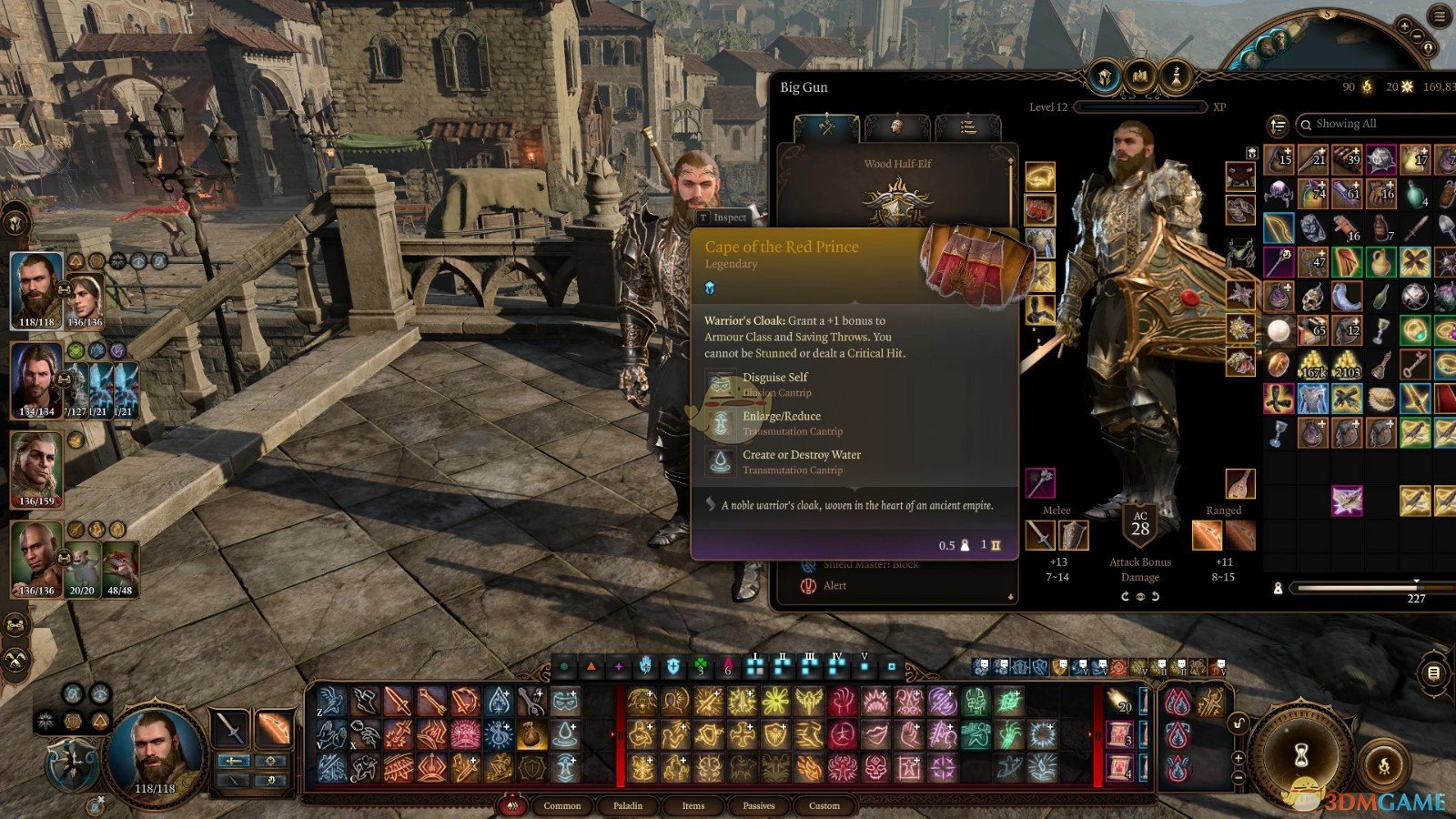Focus the Showing All inventory search field
Image resolution: width=1456 pixels, height=819 pixels.
1374,124
